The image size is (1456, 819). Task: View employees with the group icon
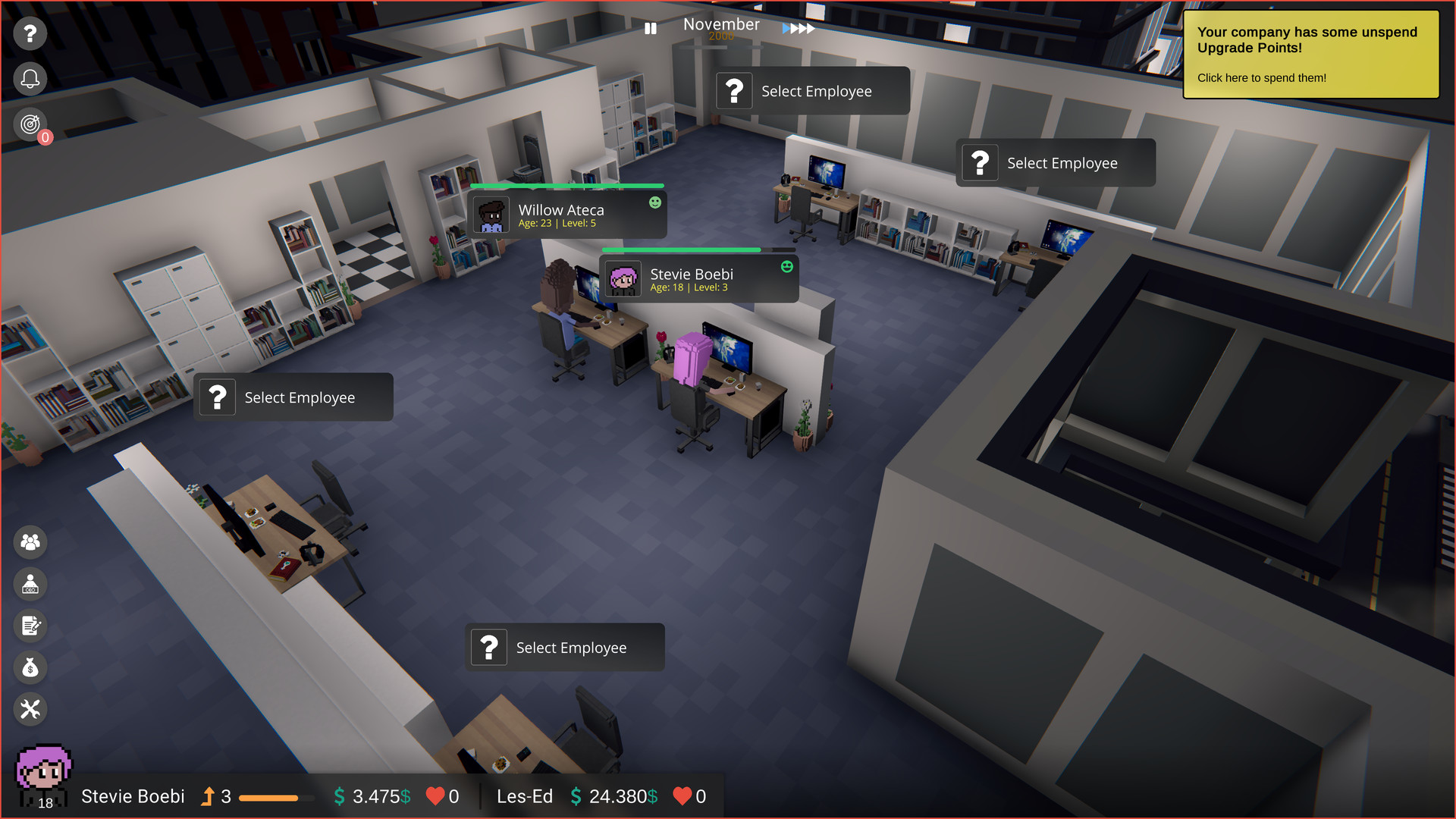[30, 542]
